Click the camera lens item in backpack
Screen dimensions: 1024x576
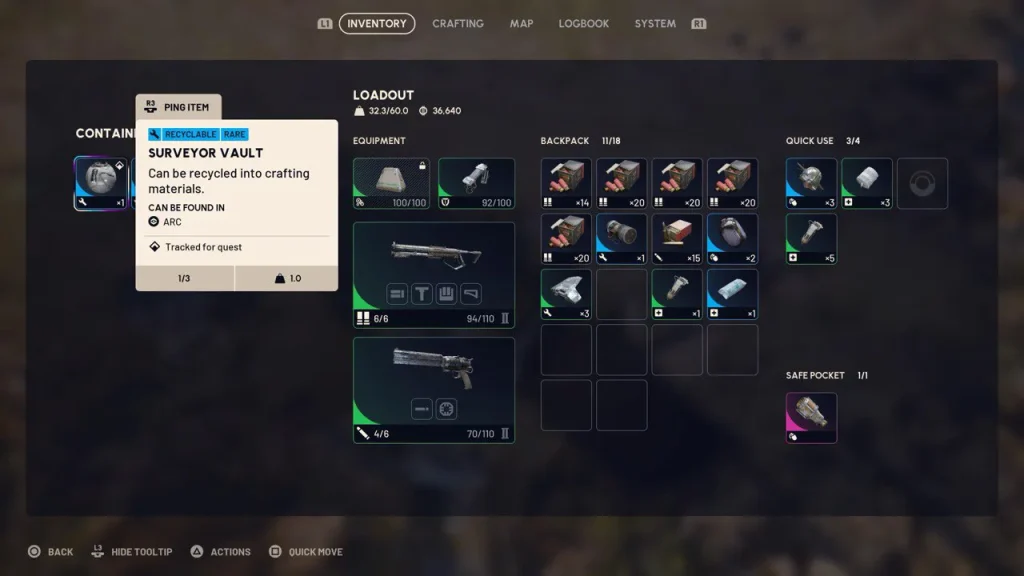coord(622,239)
